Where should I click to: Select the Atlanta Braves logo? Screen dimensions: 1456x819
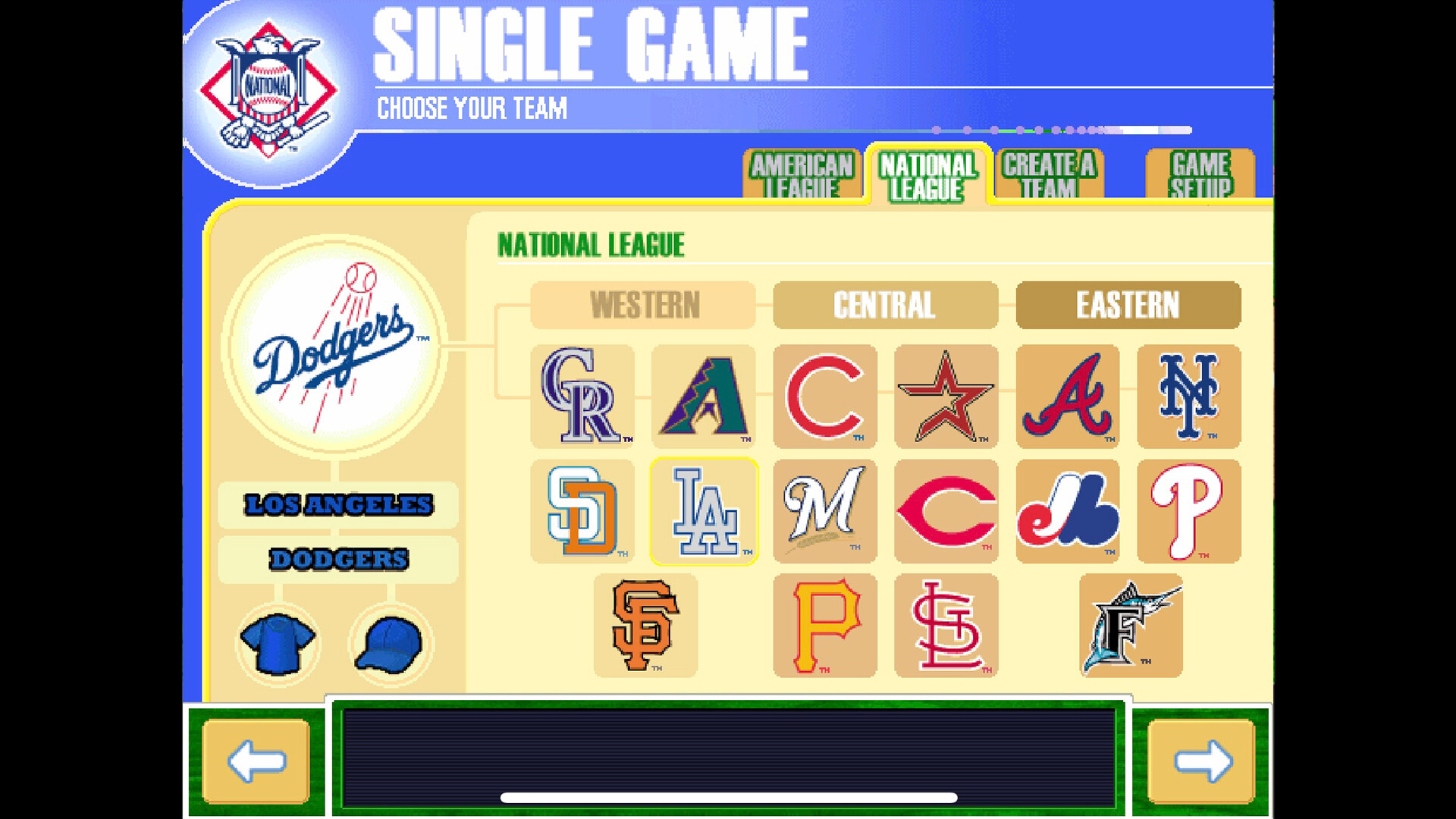(x=1067, y=397)
